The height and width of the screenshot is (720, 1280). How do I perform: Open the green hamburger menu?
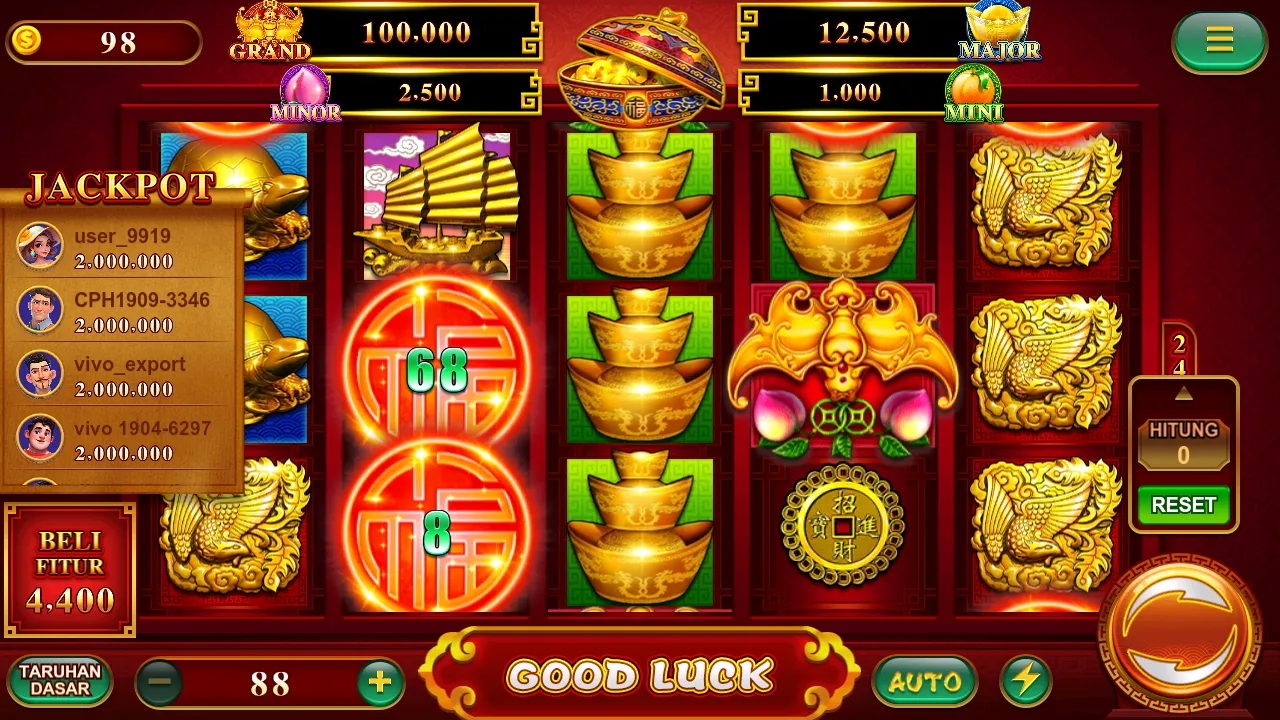click(1219, 41)
